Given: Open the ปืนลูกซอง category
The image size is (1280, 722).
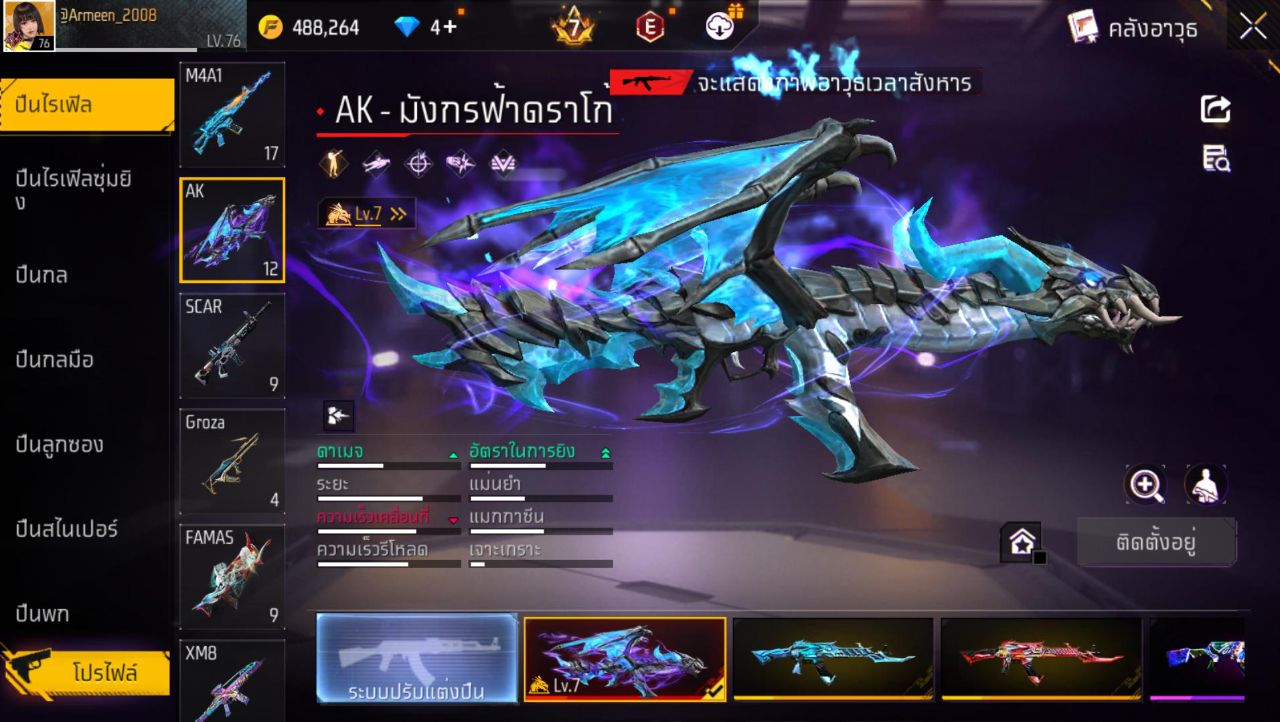Looking at the screenshot, I should click(60, 444).
